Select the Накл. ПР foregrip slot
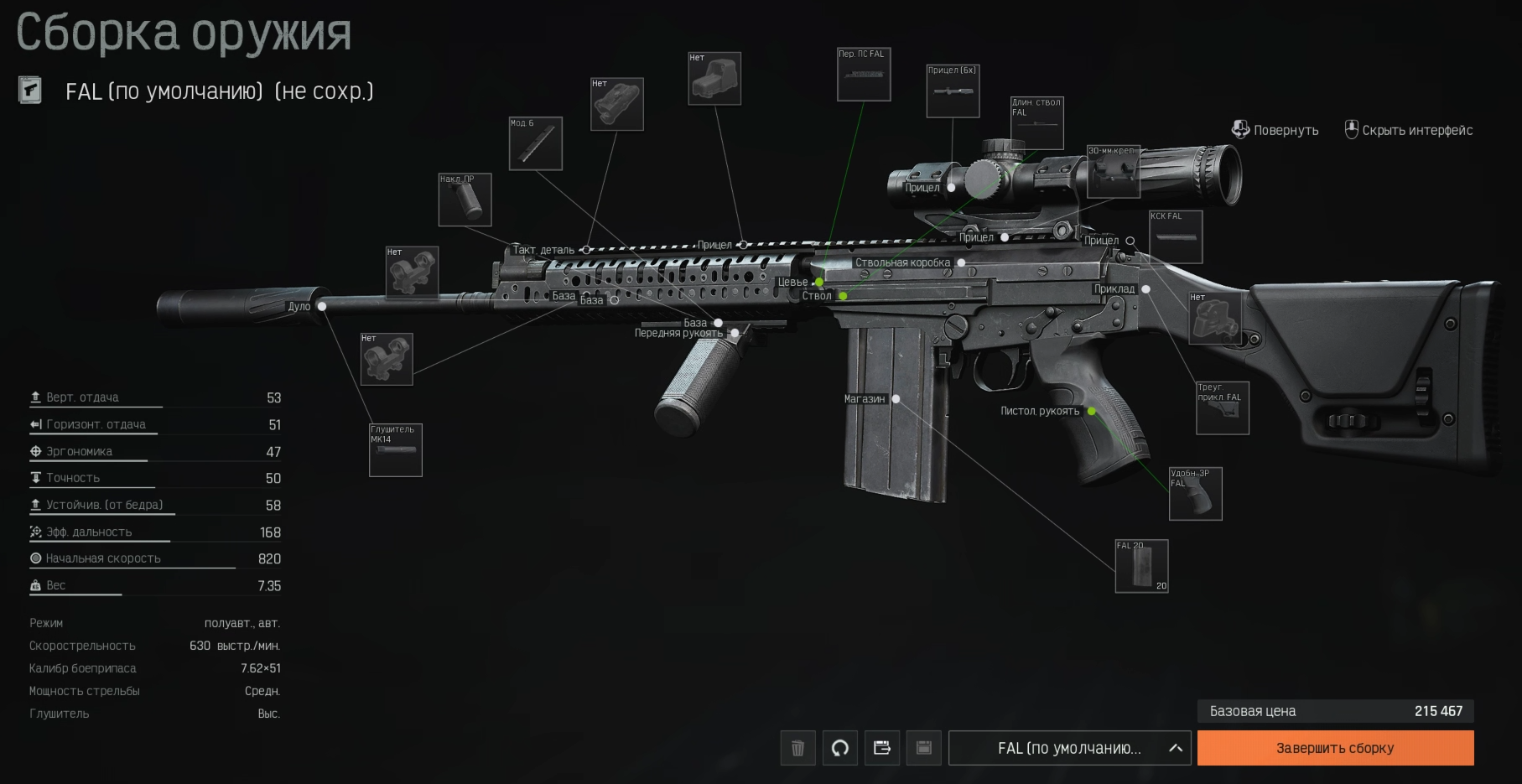This screenshot has height=784, width=1522. pos(465,200)
